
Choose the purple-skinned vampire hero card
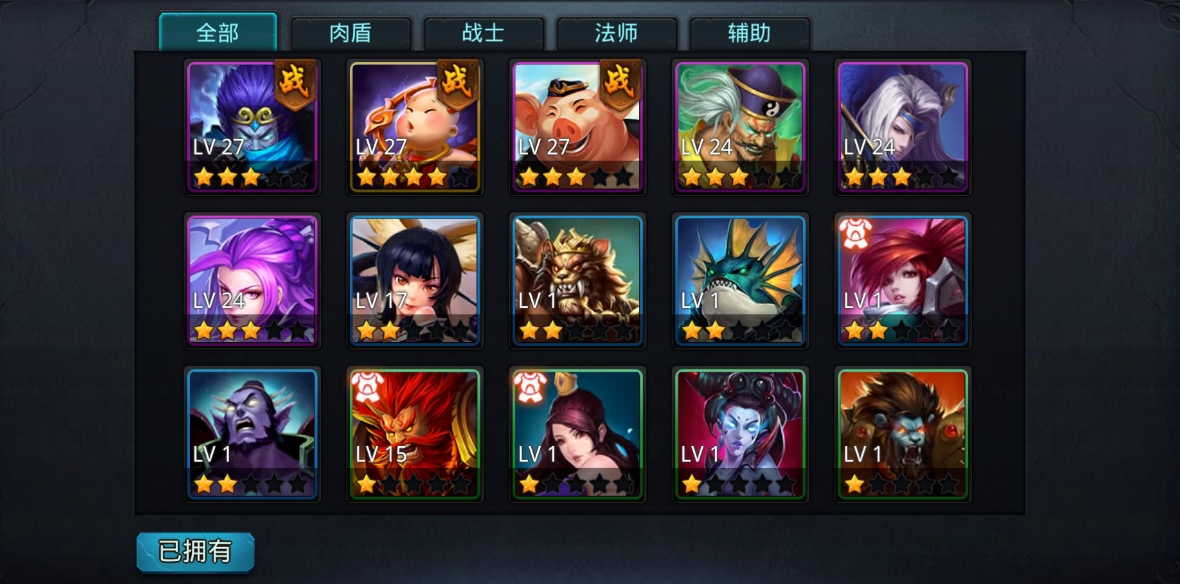[252, 434]
